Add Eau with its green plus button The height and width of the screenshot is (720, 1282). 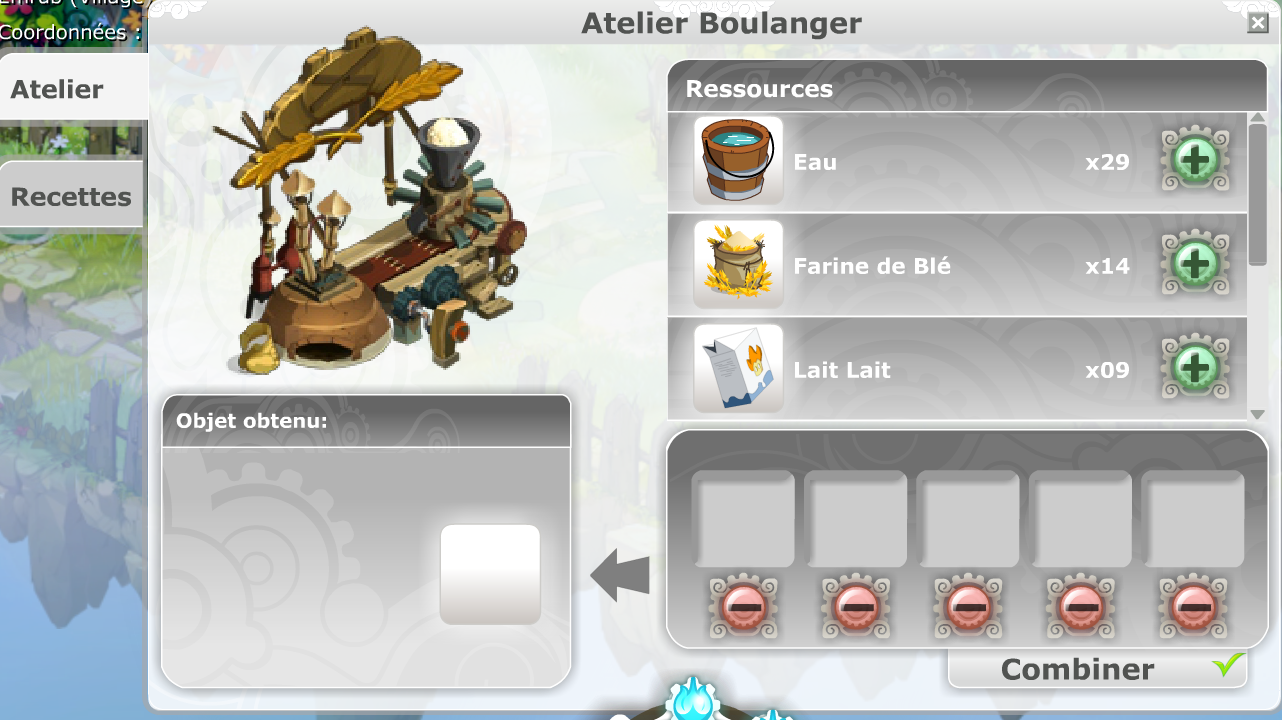coord(1195,161)
